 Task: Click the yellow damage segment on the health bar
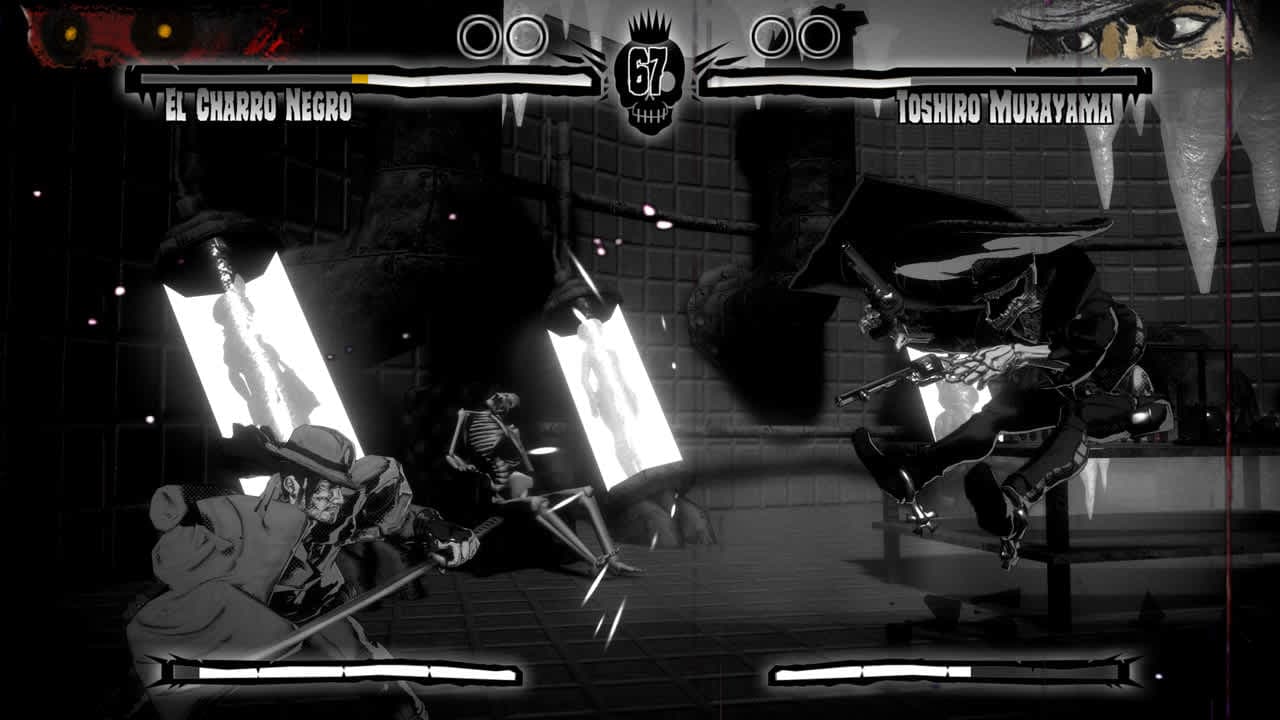pyautogui.click(x=360, y=76)
